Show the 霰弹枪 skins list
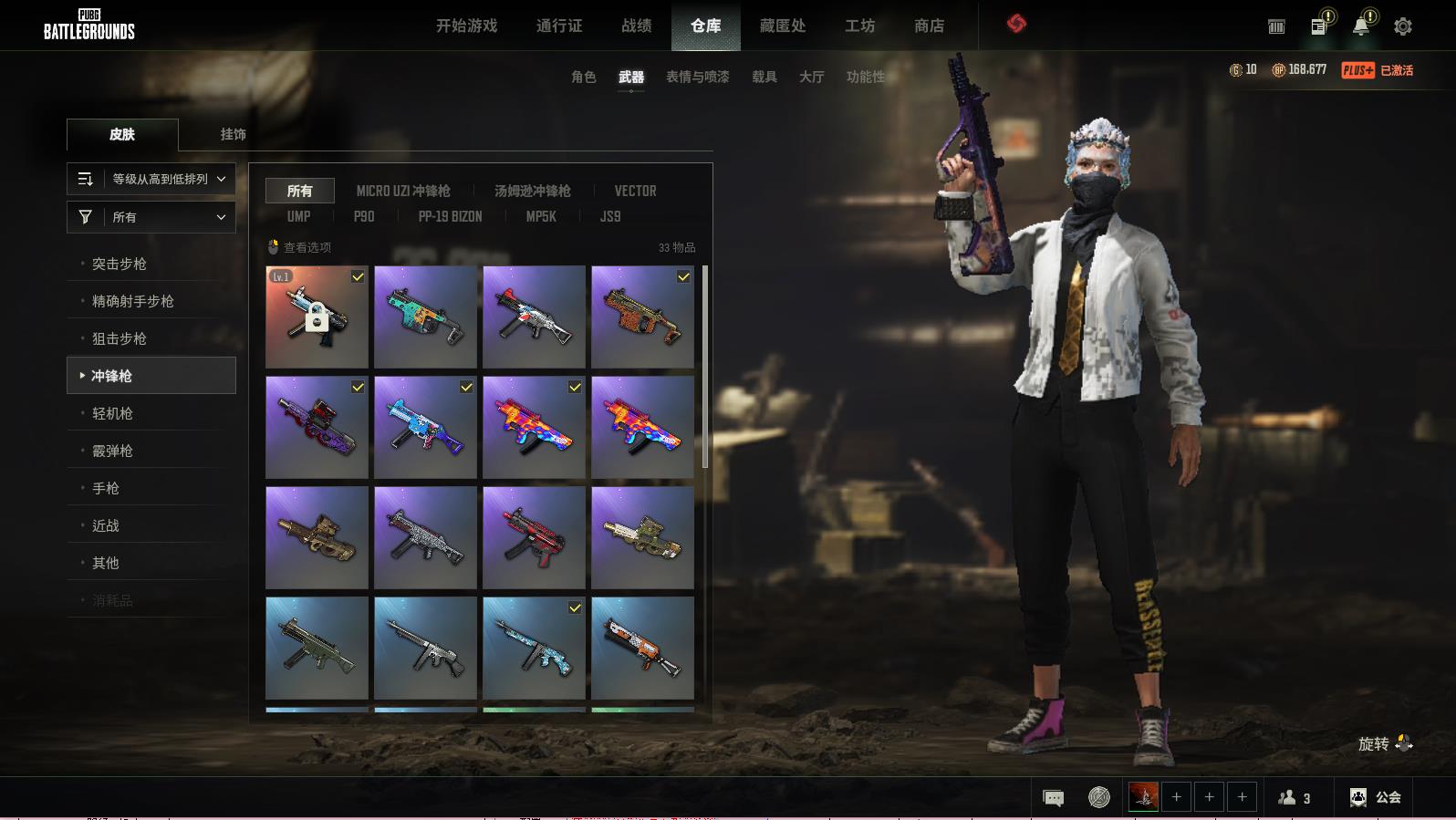This screenshot has height=820, width=1456. 112,451
